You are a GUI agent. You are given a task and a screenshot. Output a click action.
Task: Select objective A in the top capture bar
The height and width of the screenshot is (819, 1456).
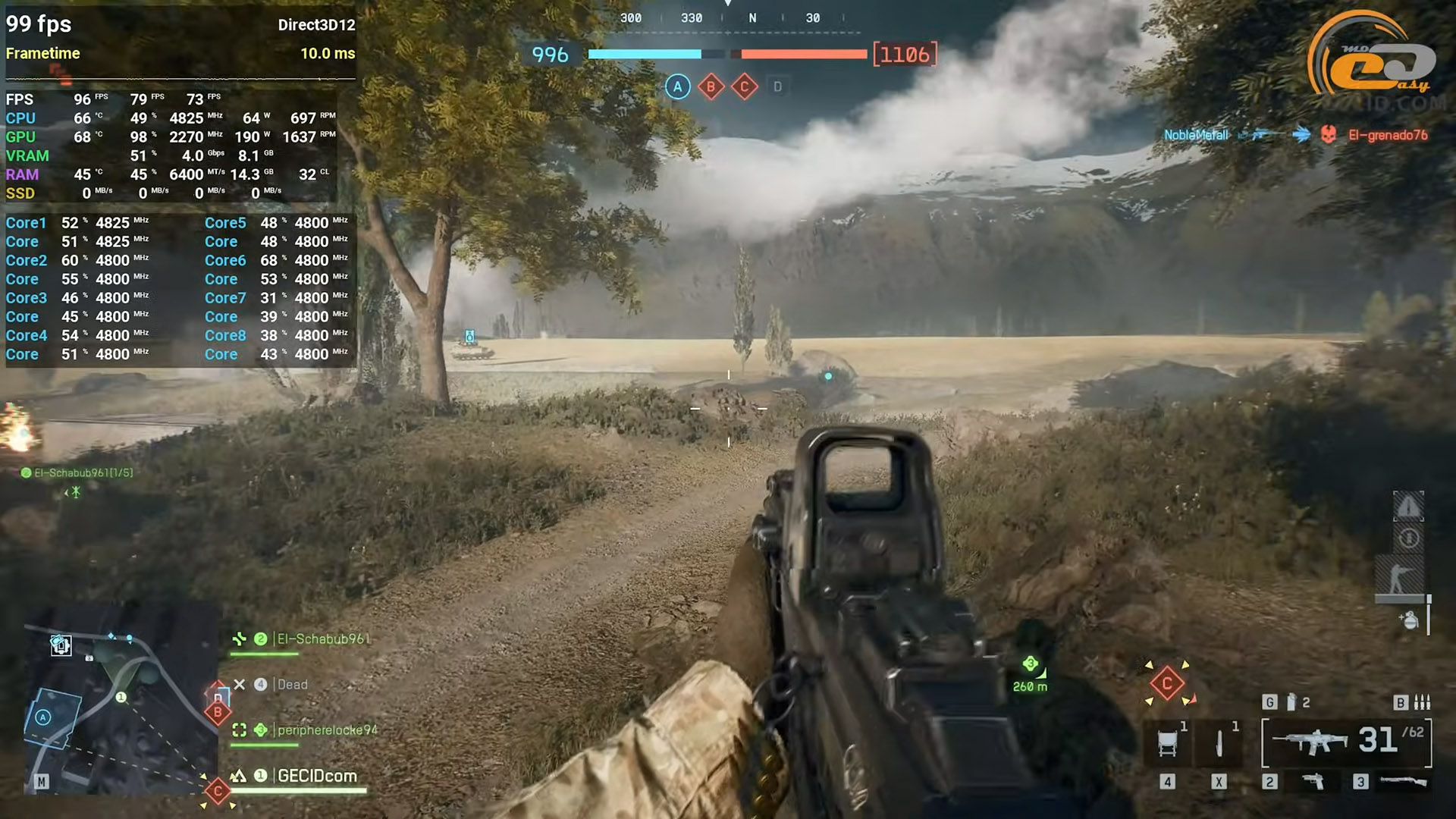677,87
